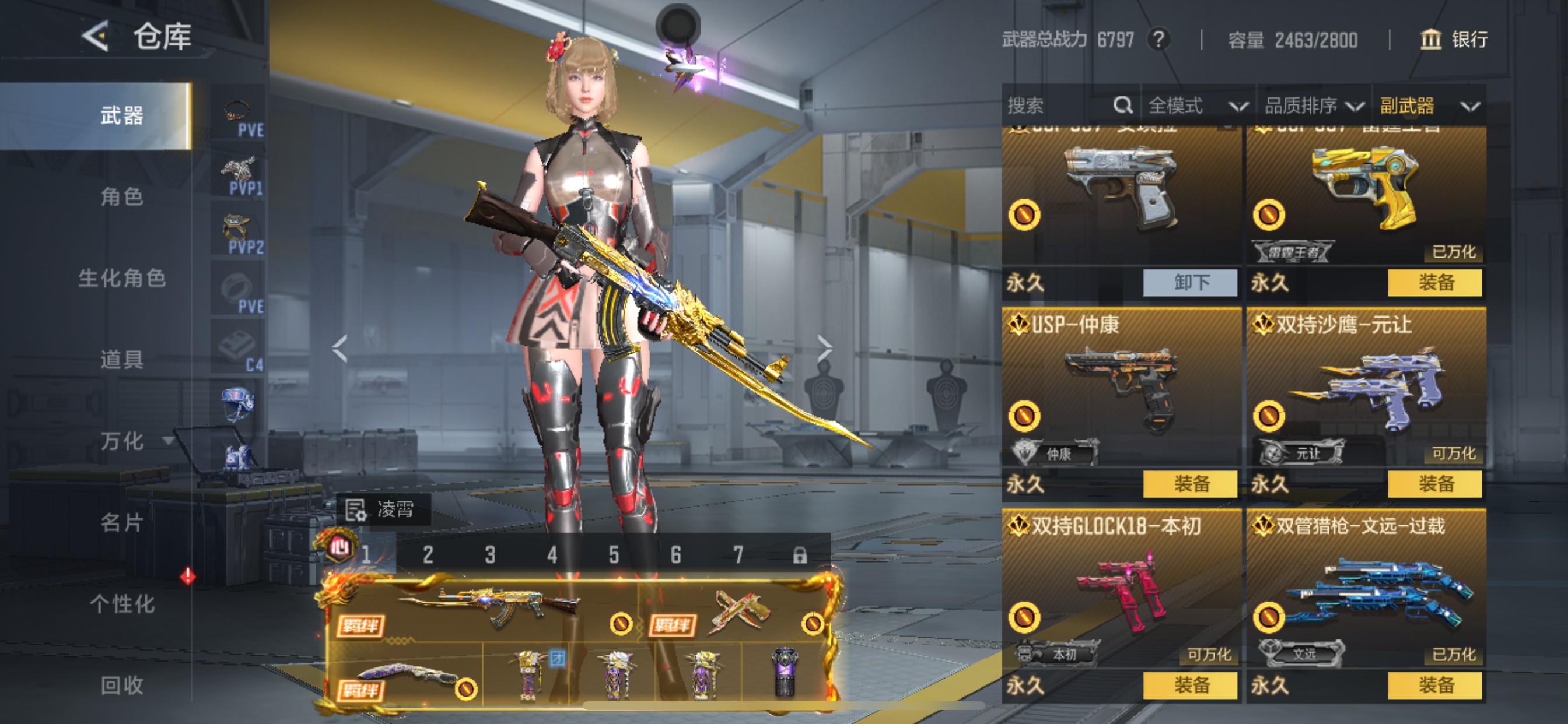
Task: Equip the 双持GLOCK18-本初 pistols
Action: point(1190,686)
